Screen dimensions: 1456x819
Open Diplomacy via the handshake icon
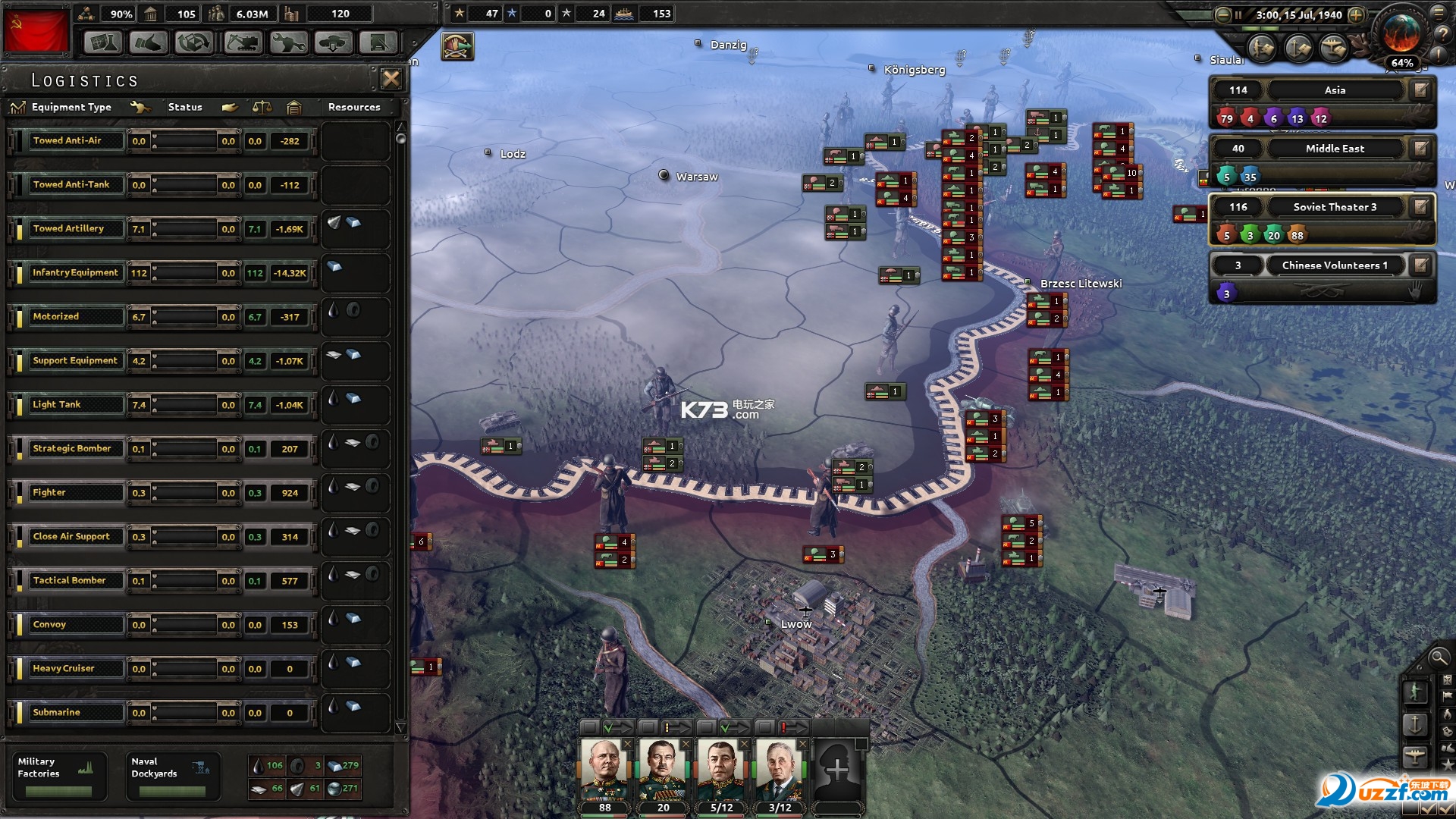point(148,42)
